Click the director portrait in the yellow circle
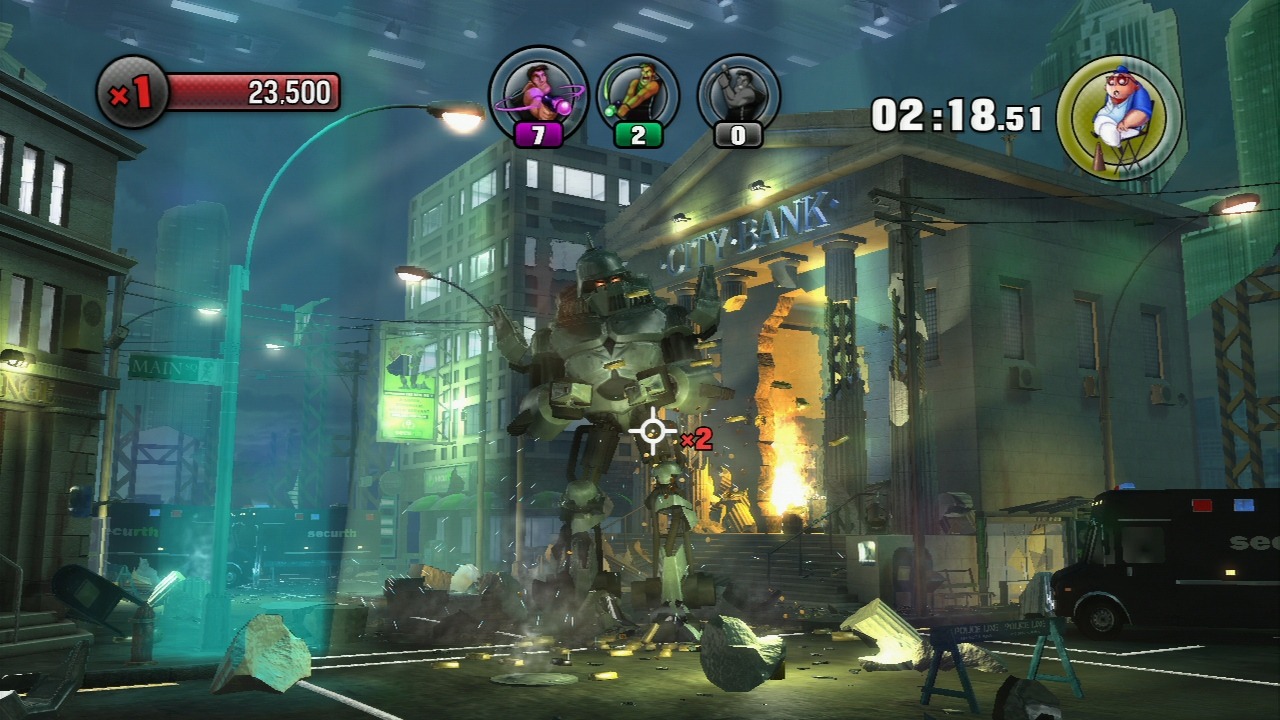 [1119, 118]
